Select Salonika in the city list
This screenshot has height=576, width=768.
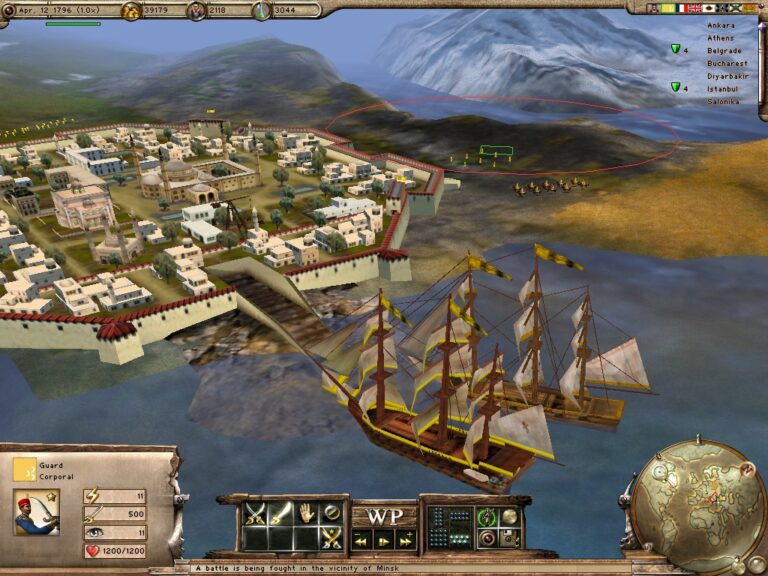pyautogui.click(x=723, y=101)
